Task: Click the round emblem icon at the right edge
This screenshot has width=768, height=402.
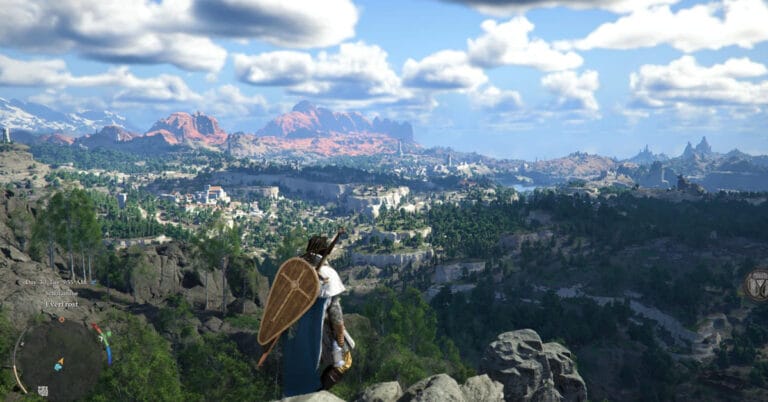Action: (x=758, y=285)
